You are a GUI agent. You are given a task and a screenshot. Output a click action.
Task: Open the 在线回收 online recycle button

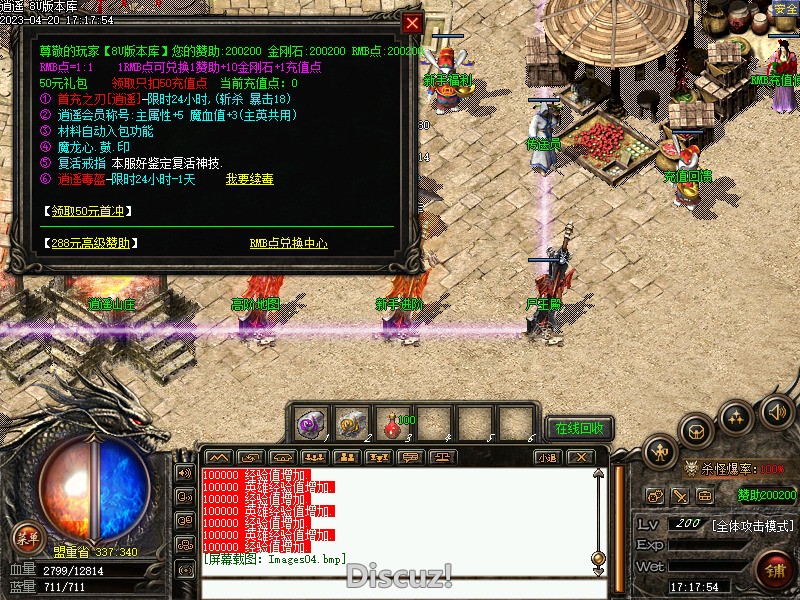tap(580, 428)
